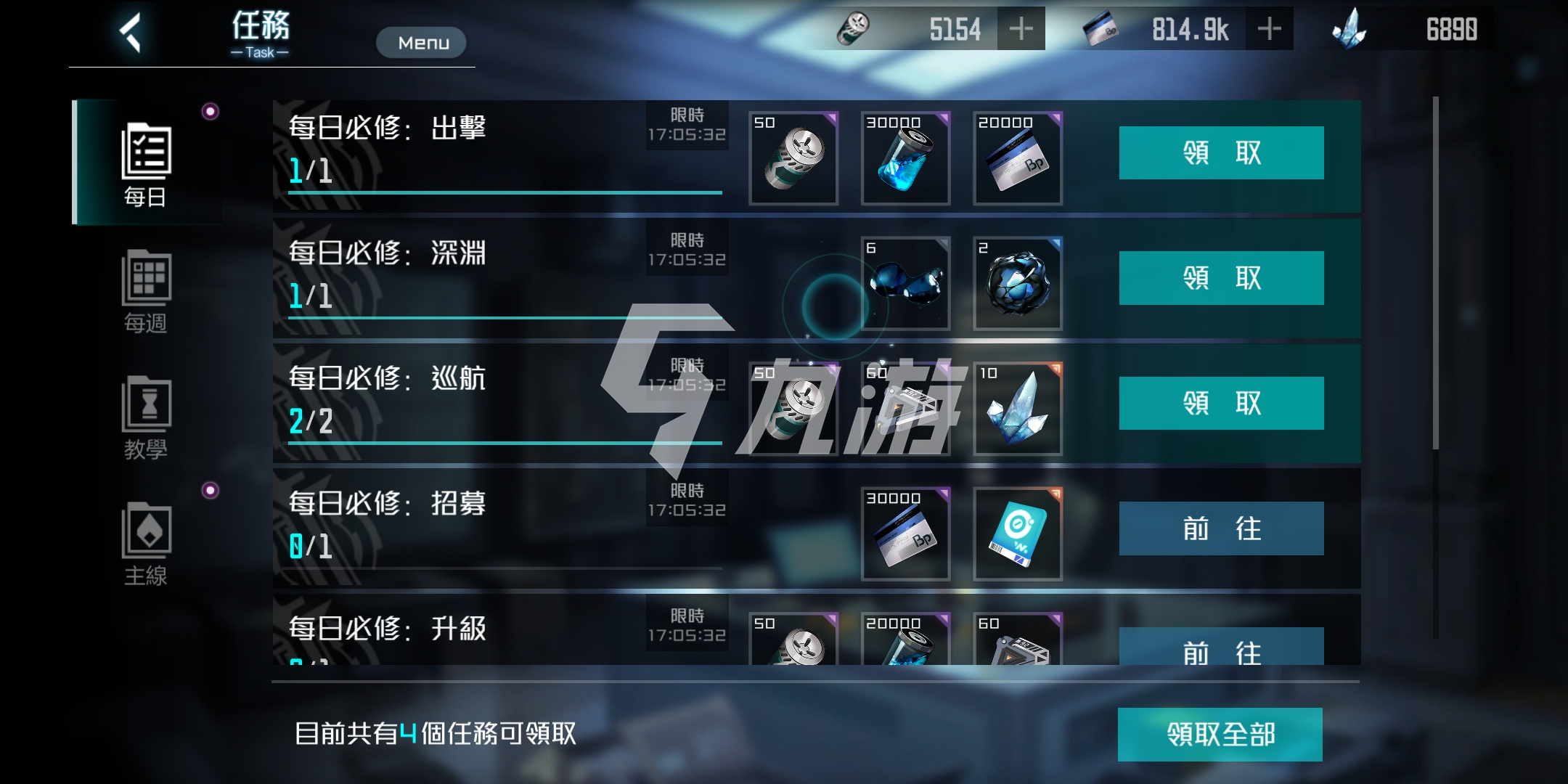The height and width of the screenshot is (784, 1568).
Task: Click the plus to expand 814.9k Bp balance
Action: coord(1271,28)
